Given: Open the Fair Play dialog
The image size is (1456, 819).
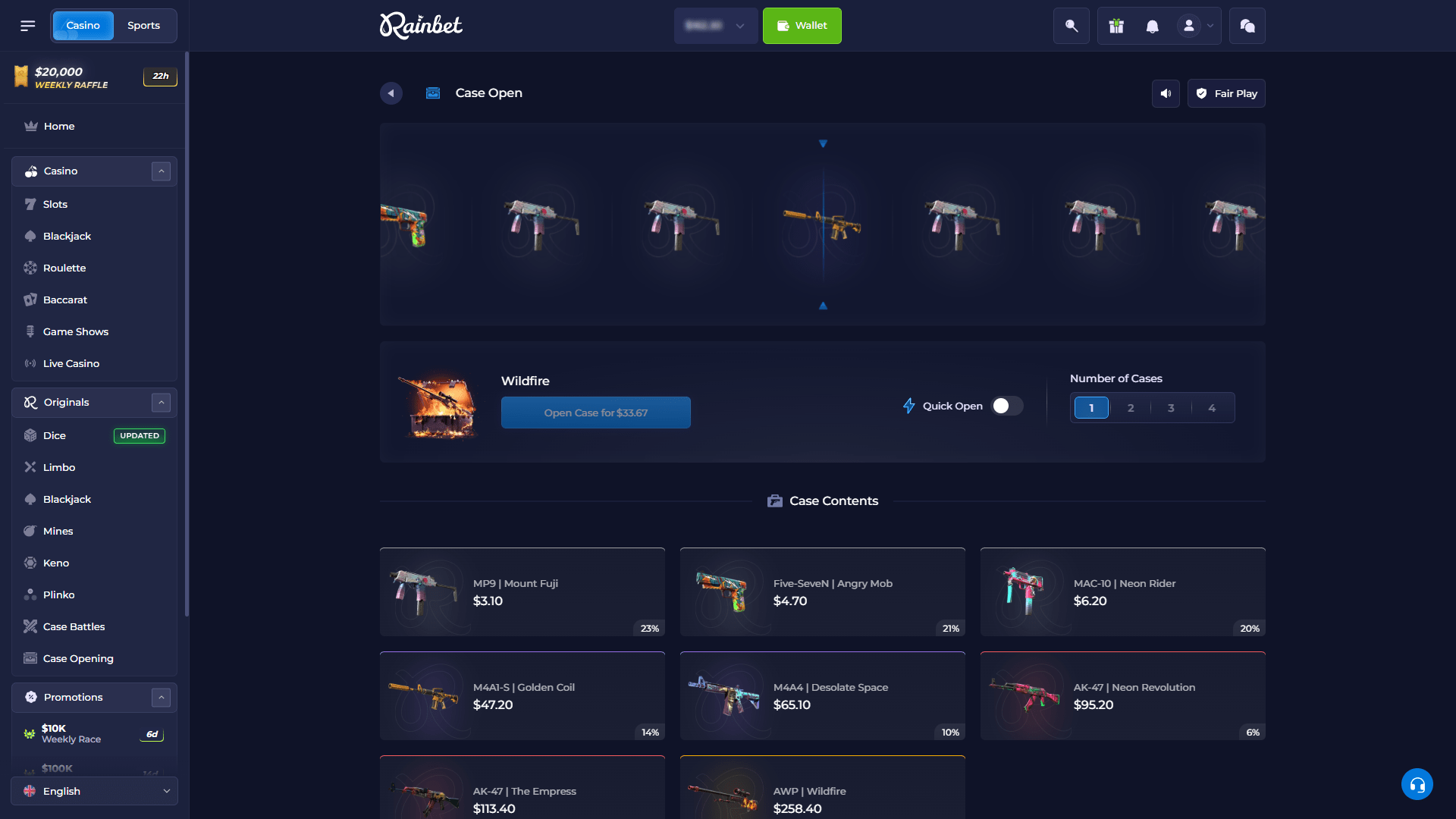Looking at the screenshot, I should 1226,93.
